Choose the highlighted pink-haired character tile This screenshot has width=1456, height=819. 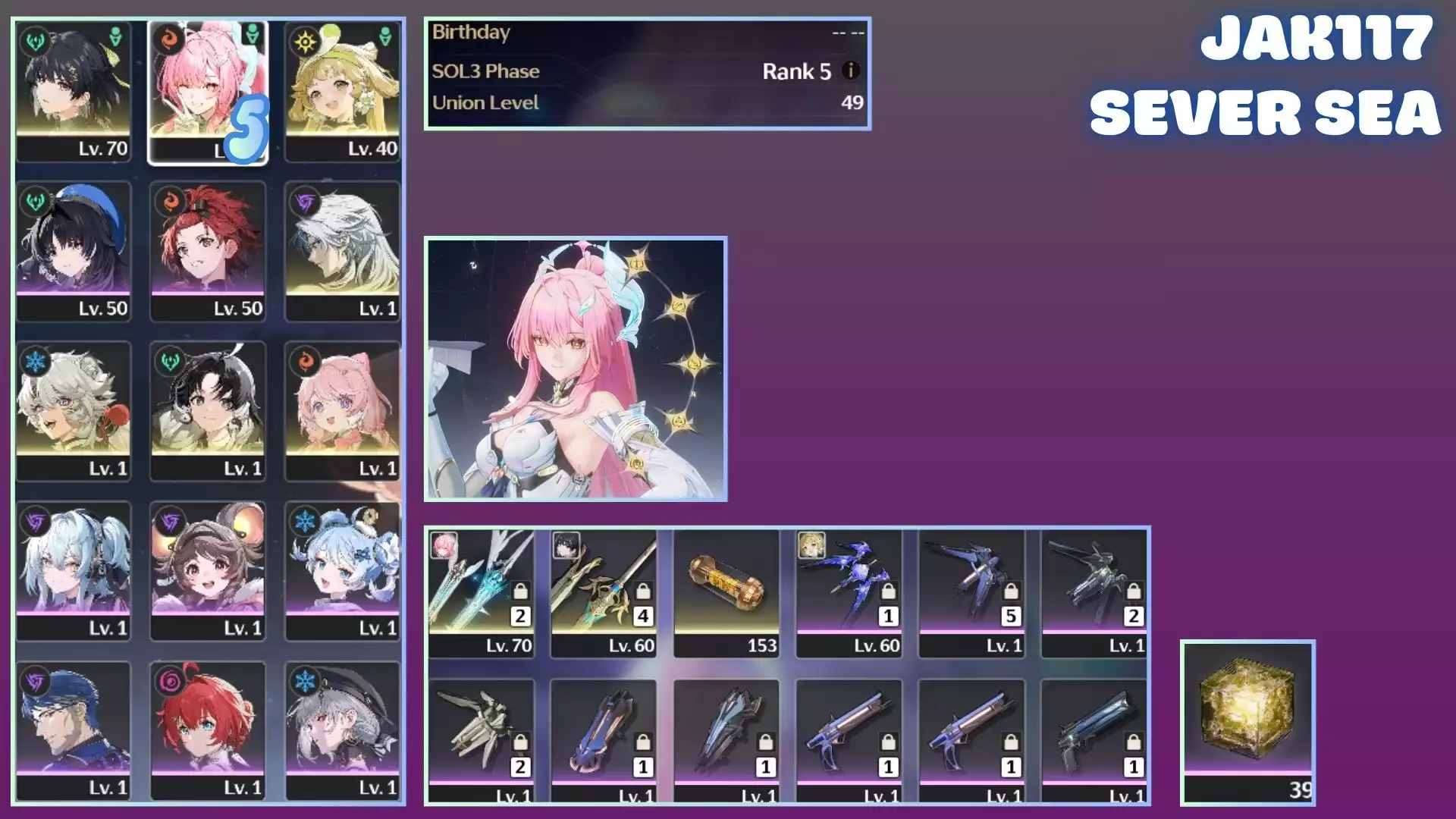[x=207, y=91]
